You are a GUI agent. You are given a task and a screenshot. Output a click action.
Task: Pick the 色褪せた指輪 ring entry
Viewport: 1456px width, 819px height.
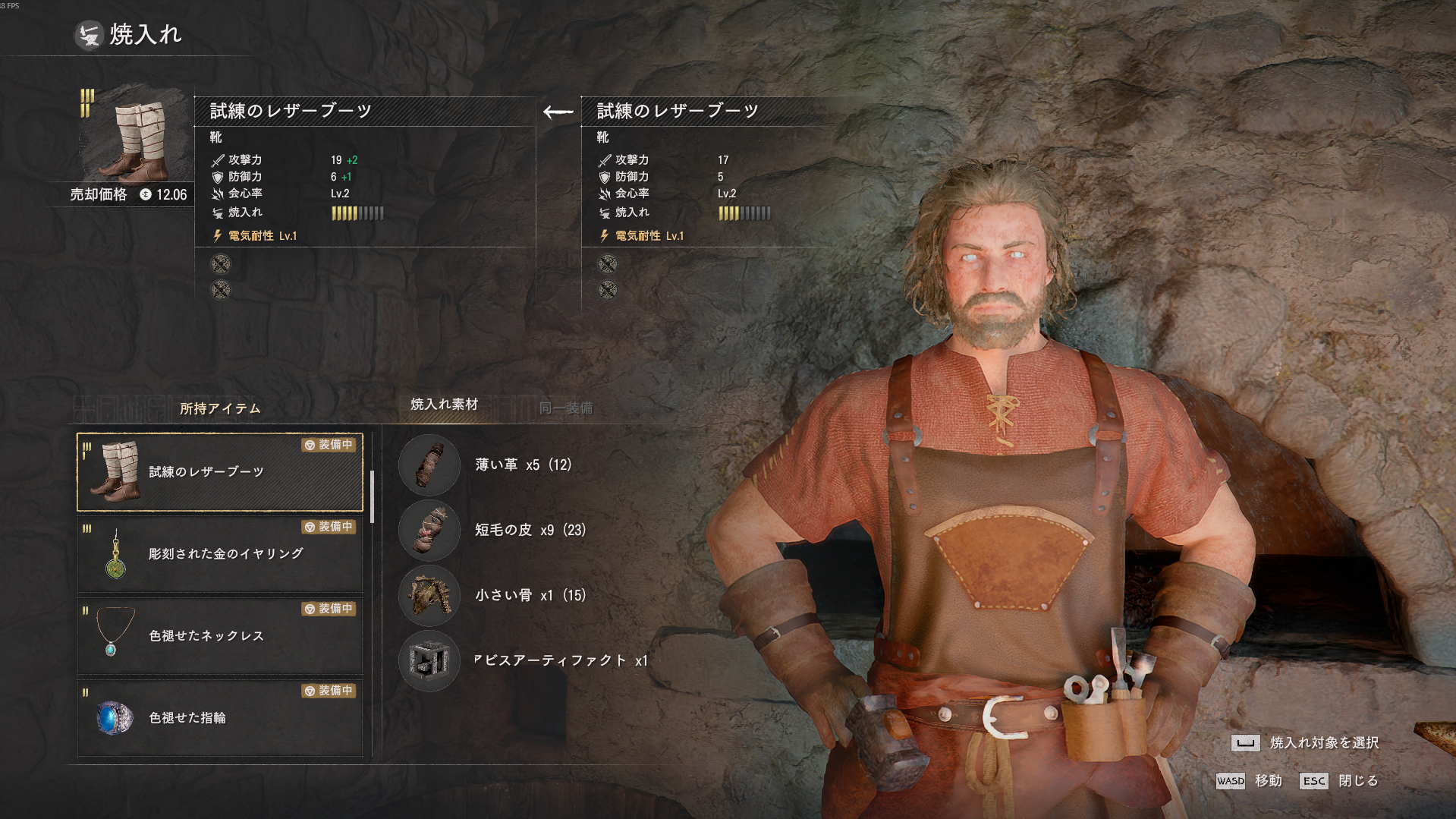pyautogui.click(x=220, y=717)
